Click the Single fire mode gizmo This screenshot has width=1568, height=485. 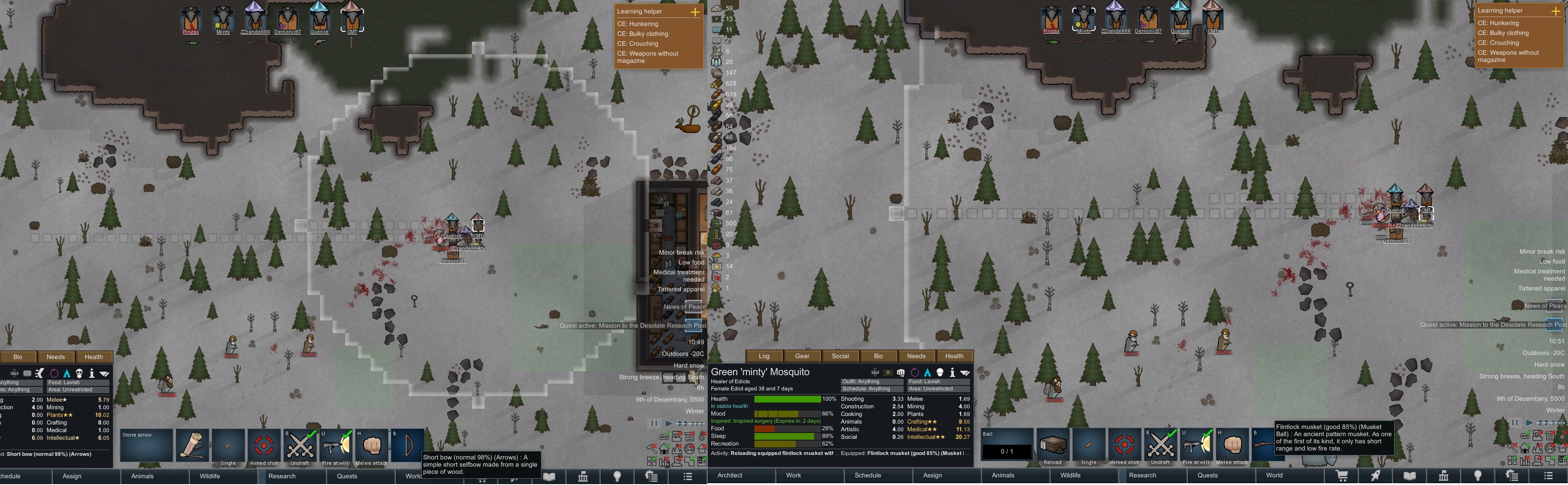coord(1088,446)
